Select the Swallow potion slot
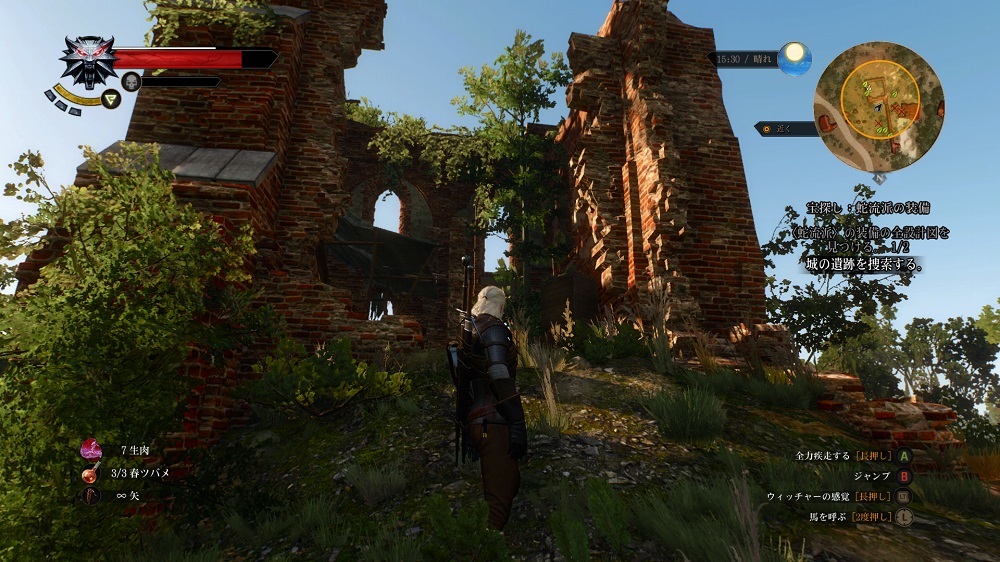This screenshot has width=1000, height=562. [92, 472]
